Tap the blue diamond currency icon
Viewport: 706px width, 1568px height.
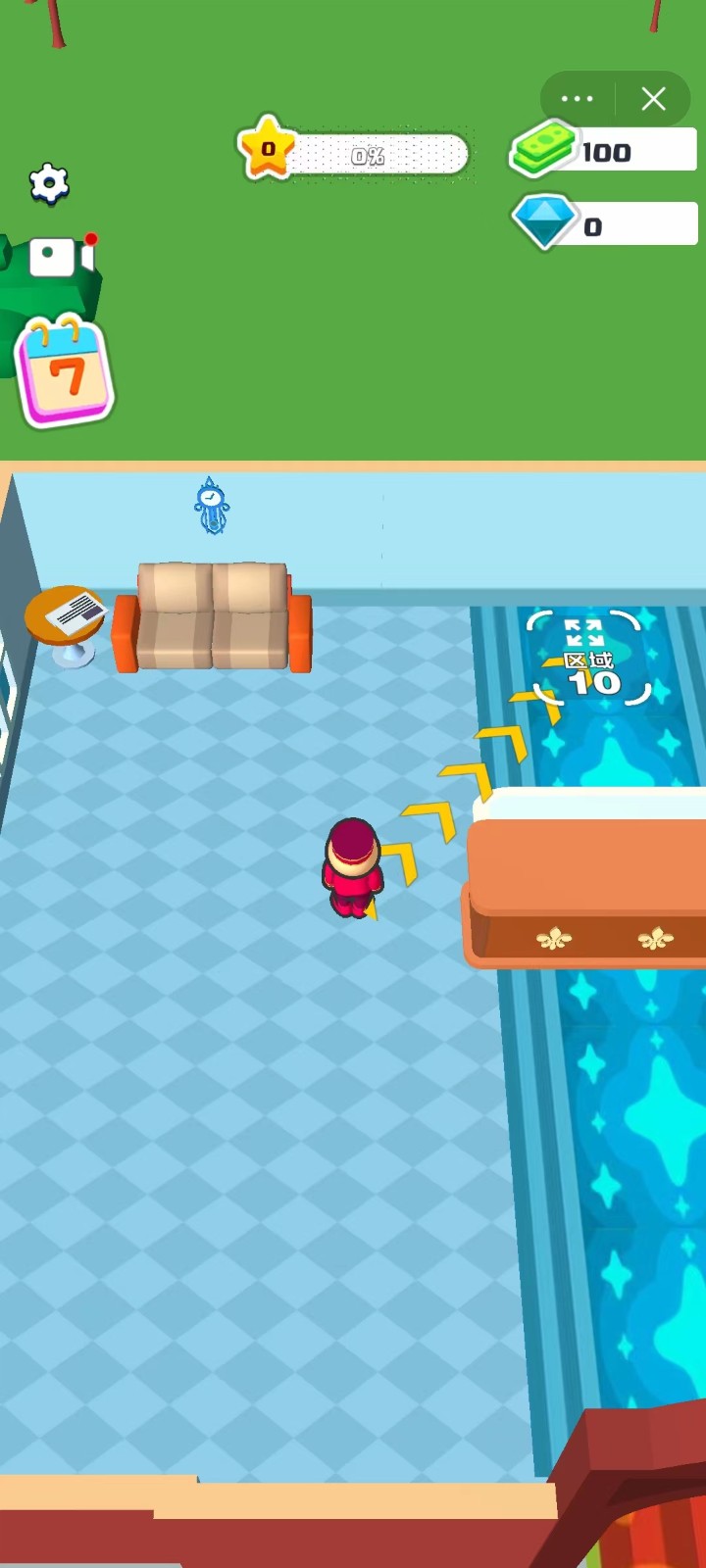pyautogui.click(x=544, y=223)
